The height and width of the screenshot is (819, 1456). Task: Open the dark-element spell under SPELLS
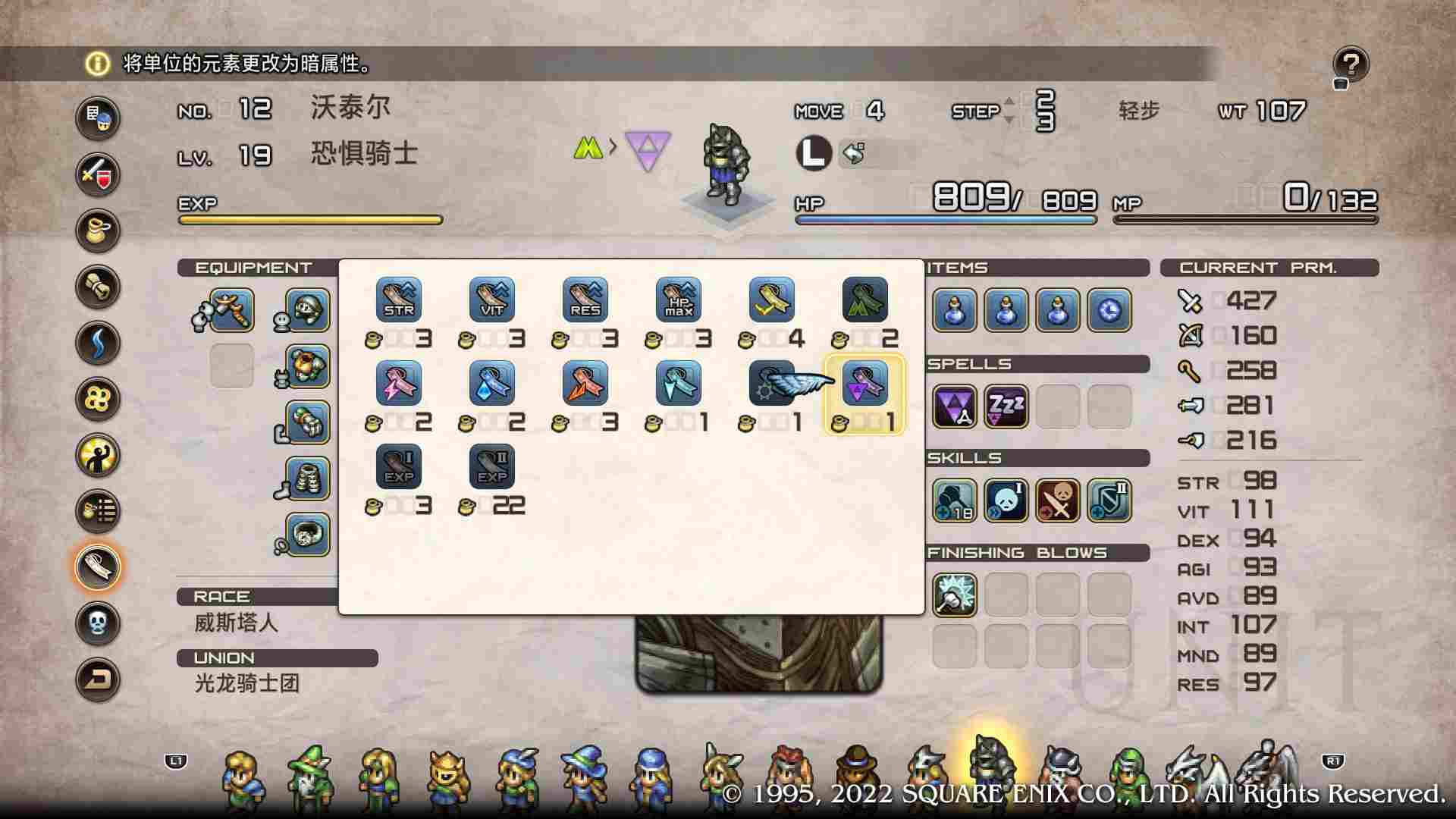coord(955,406)
